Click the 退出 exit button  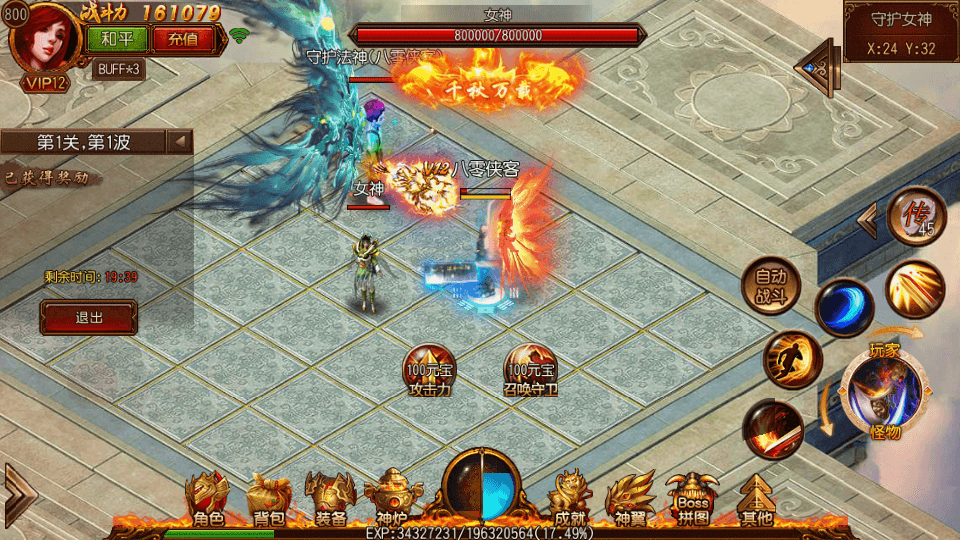[x=88, y=317]
